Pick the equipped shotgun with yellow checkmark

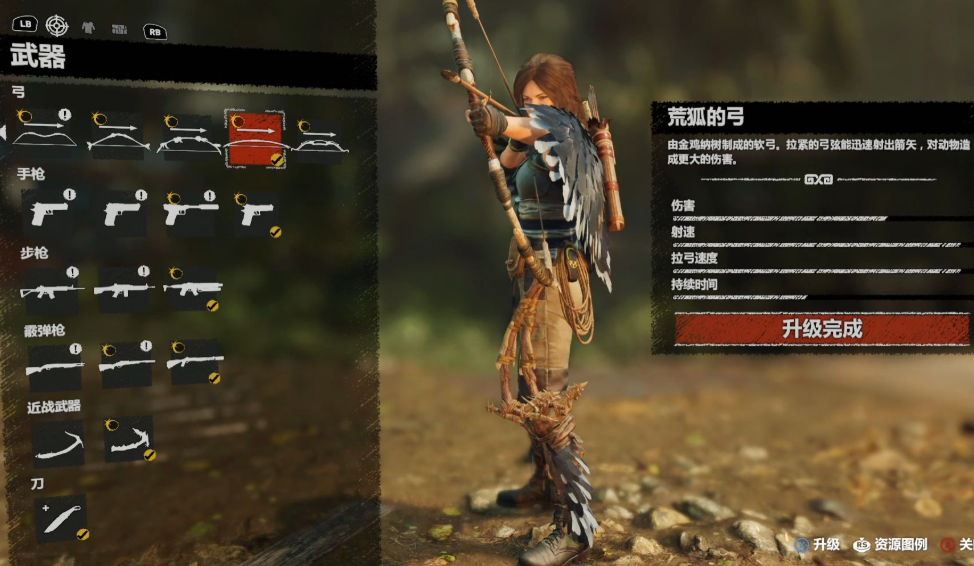[194, 363]
